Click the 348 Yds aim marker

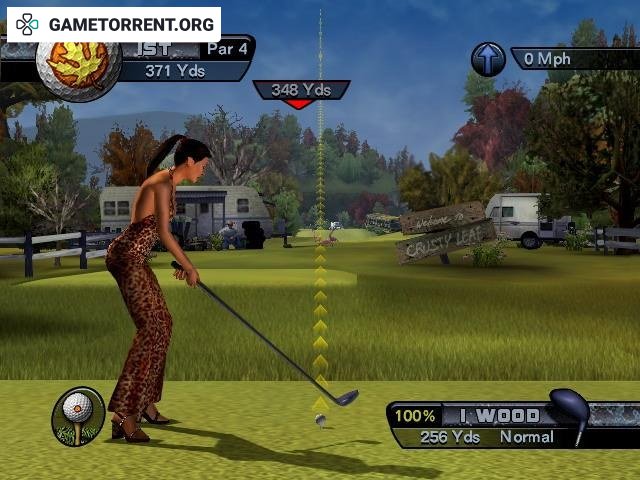(x=301, y=91)
